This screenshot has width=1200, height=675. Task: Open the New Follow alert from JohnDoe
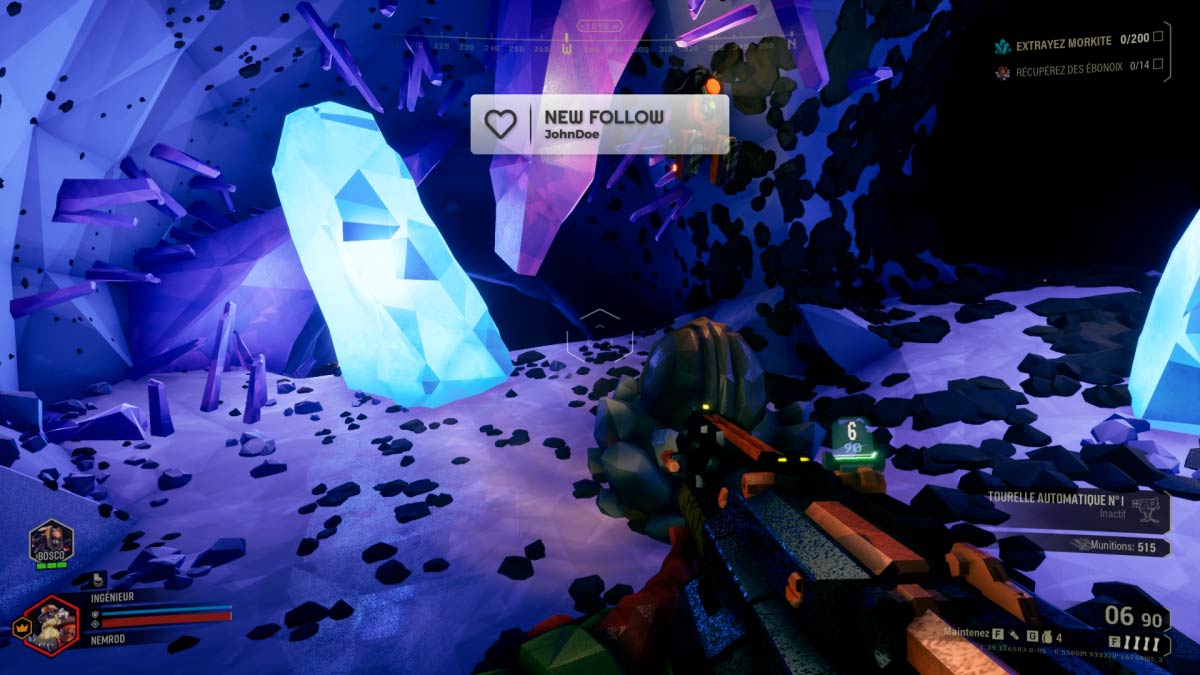point(600,124)
